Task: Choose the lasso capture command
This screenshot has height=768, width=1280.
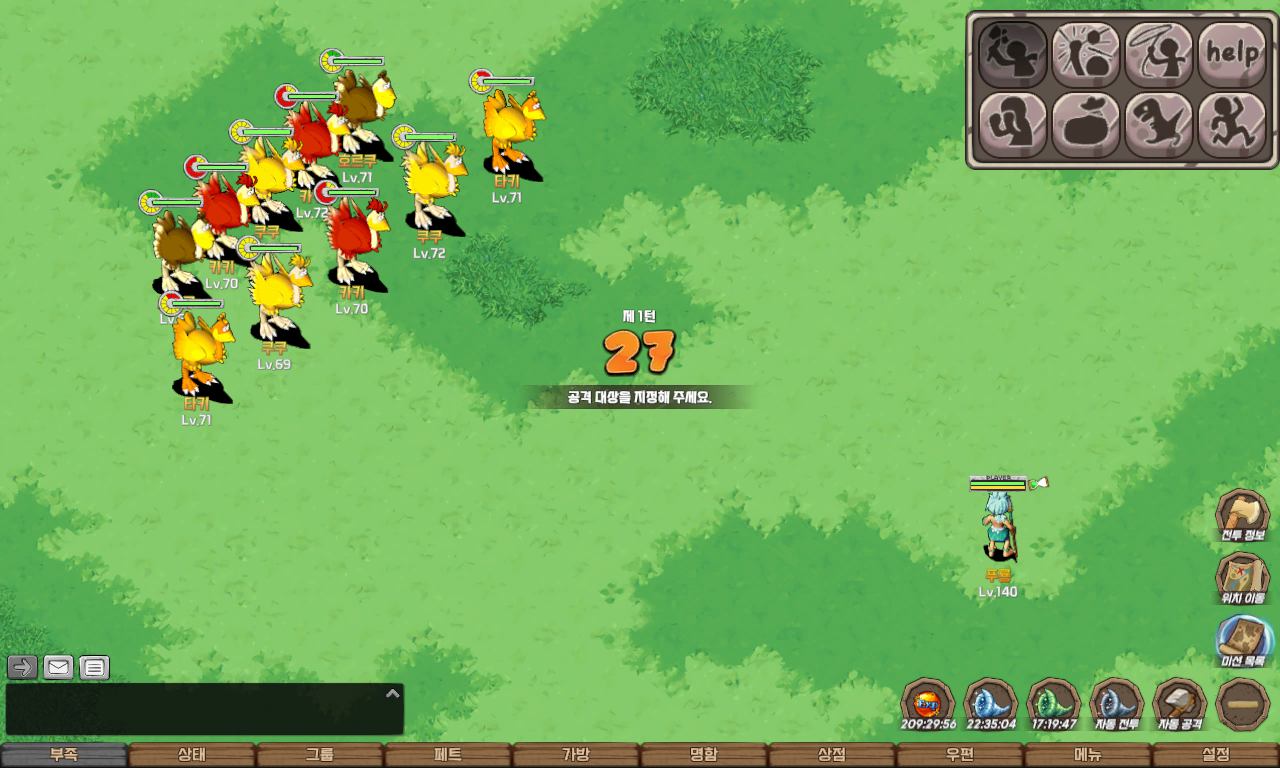Action: [1159, 54]
